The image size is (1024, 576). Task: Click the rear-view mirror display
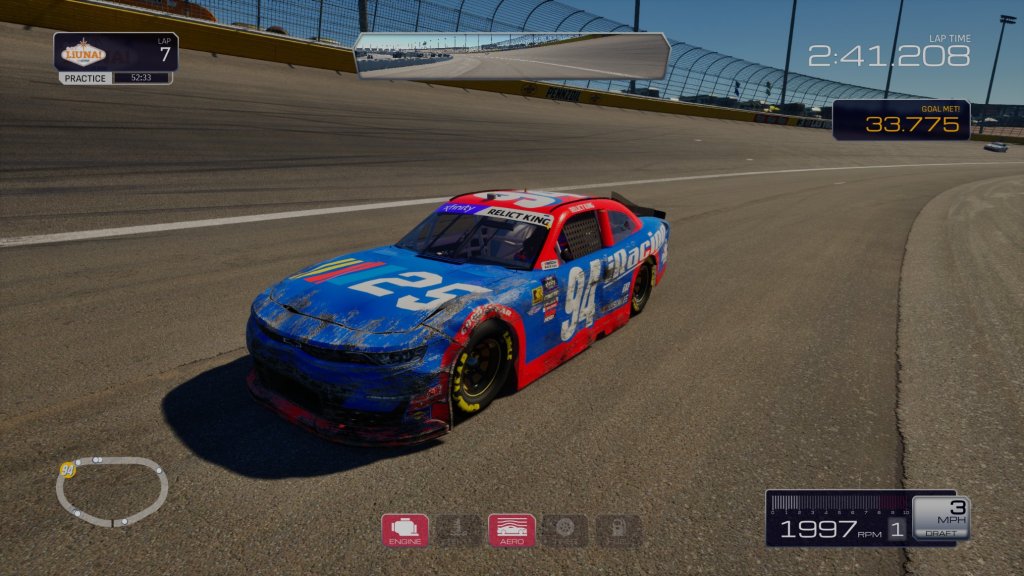pos(511,56)
